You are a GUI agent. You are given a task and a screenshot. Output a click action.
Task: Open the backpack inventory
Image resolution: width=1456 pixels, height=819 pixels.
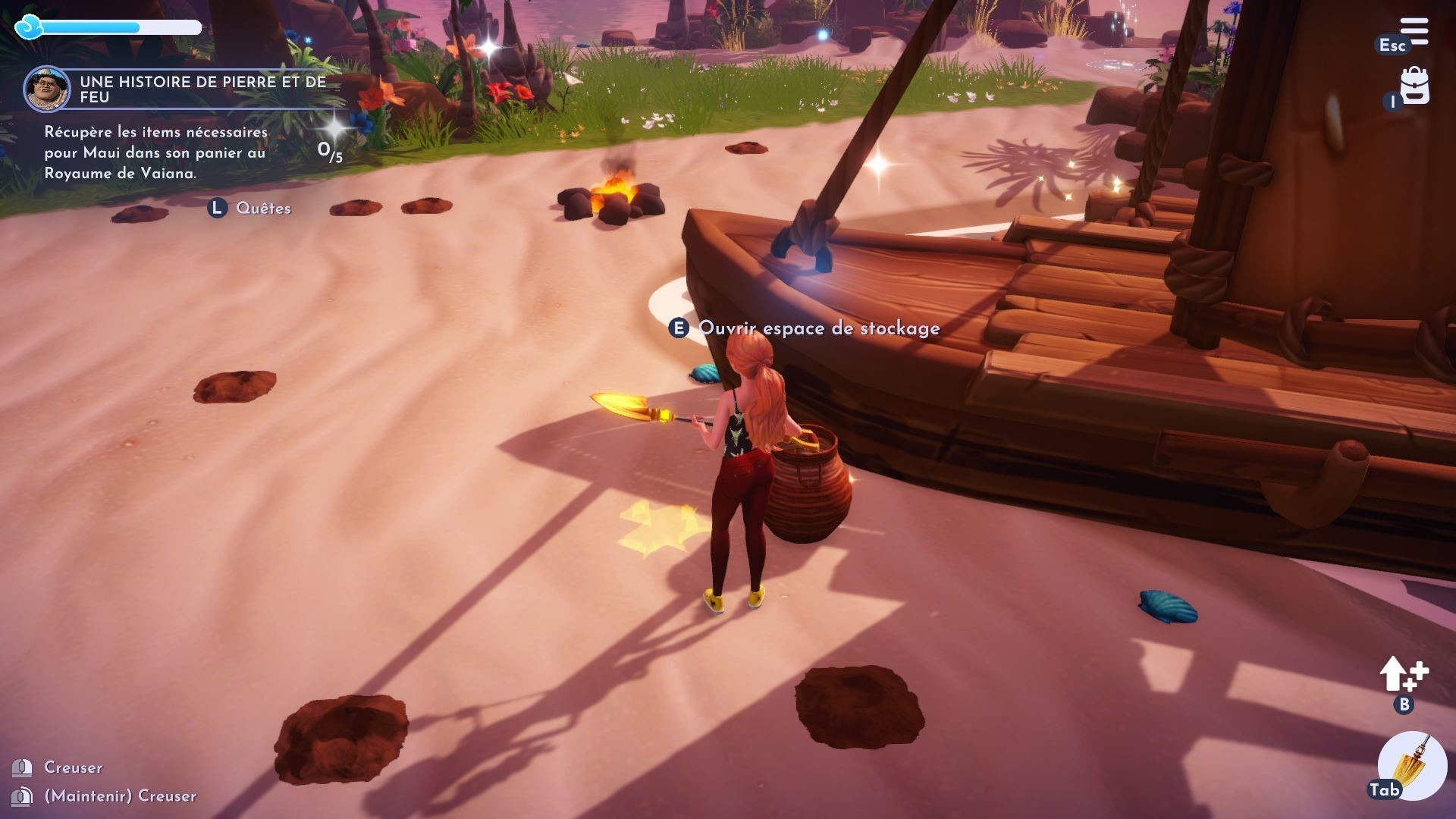point(1414,86)
